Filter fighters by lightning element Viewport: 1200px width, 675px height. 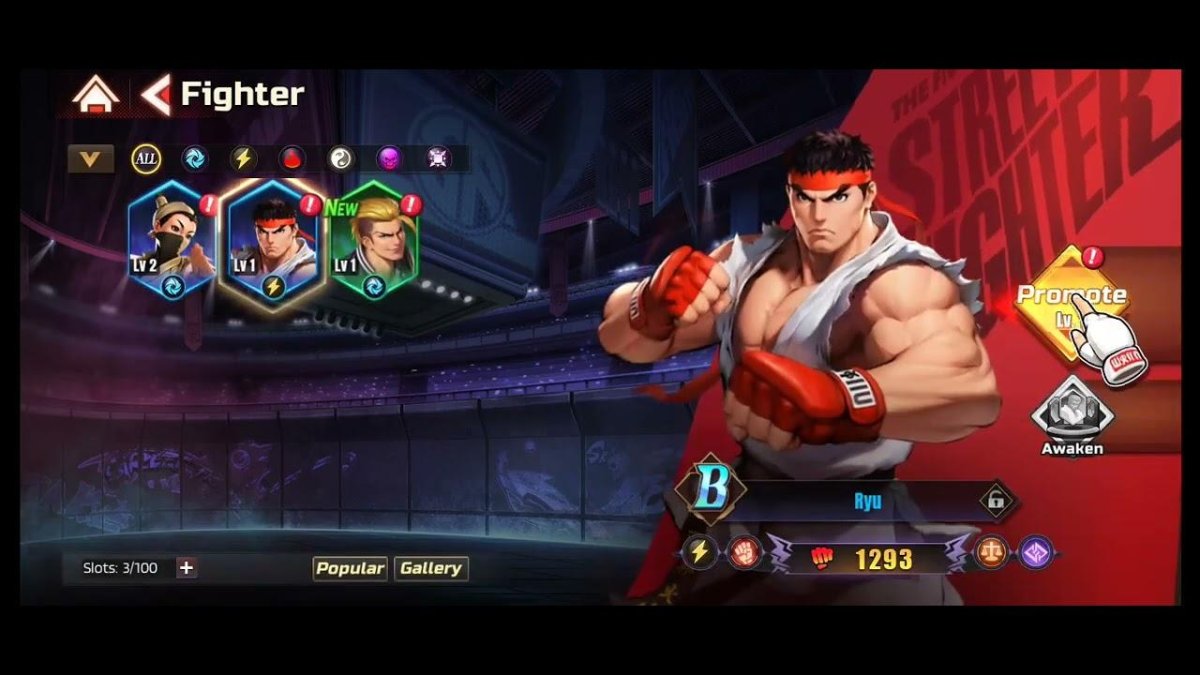coord(243,158)
